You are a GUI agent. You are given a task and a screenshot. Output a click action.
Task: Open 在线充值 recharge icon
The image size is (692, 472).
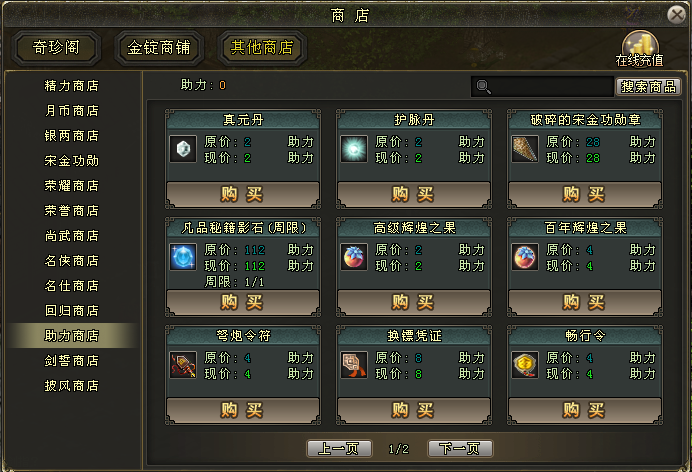pyautogui.click(x=640, y=47)
